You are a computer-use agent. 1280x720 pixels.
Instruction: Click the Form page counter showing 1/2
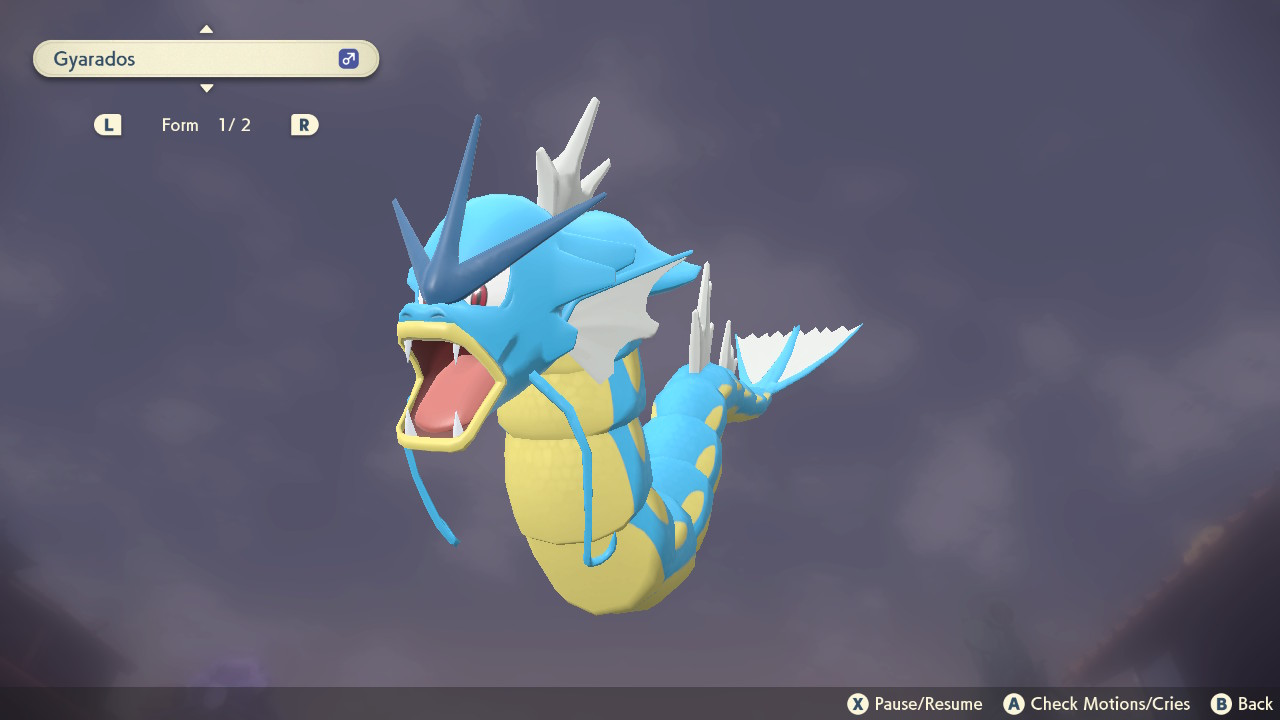234,124
